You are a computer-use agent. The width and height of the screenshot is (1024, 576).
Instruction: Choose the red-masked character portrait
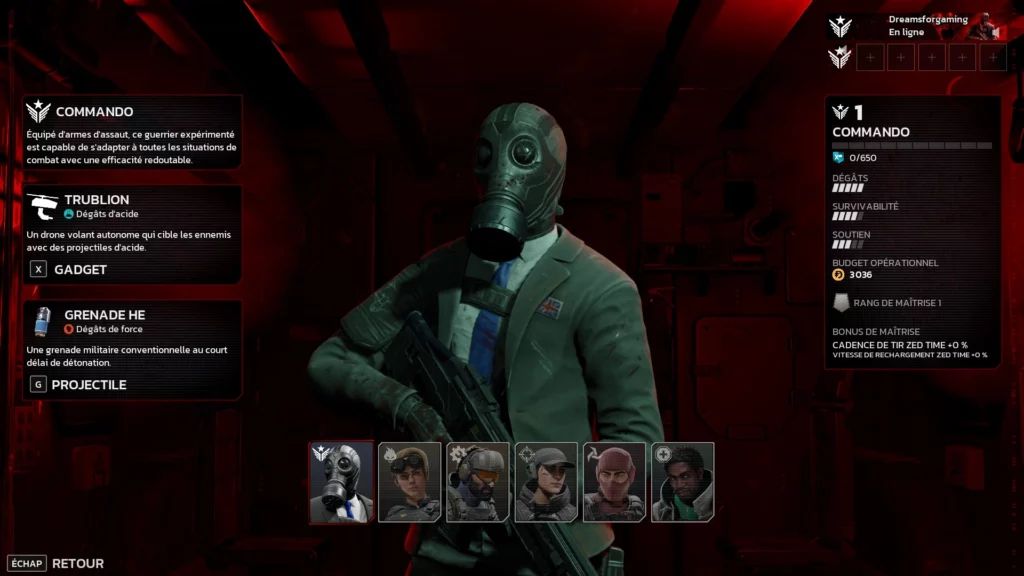pos(614,482)
